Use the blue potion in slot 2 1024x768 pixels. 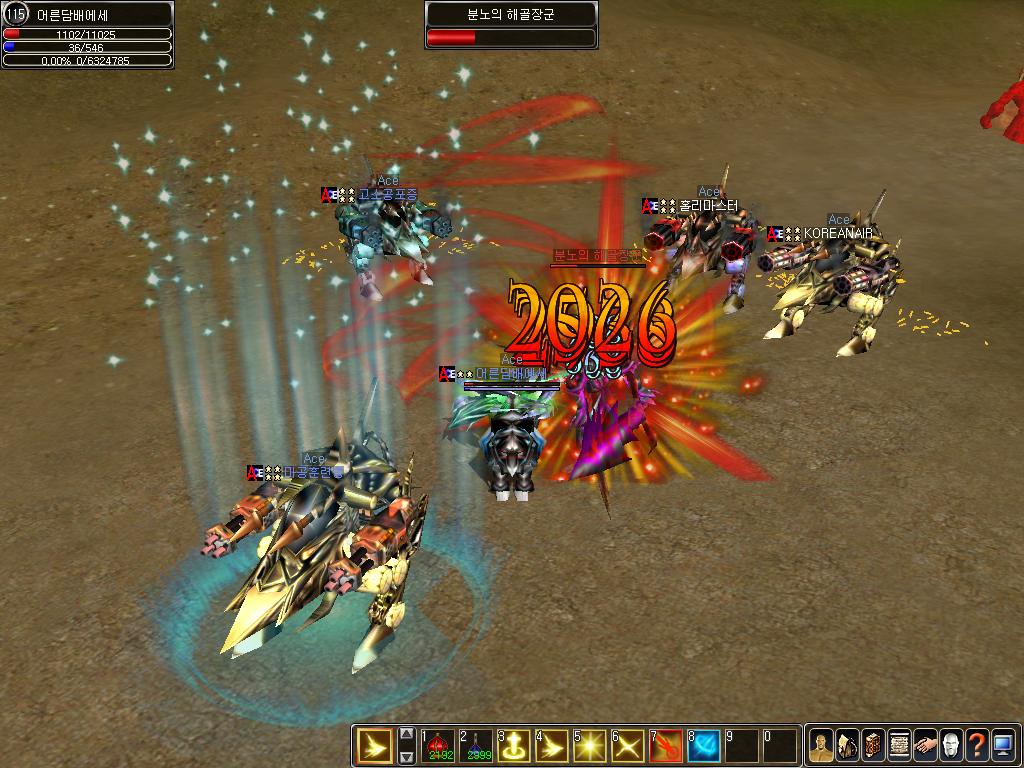[x=476, y=746]
